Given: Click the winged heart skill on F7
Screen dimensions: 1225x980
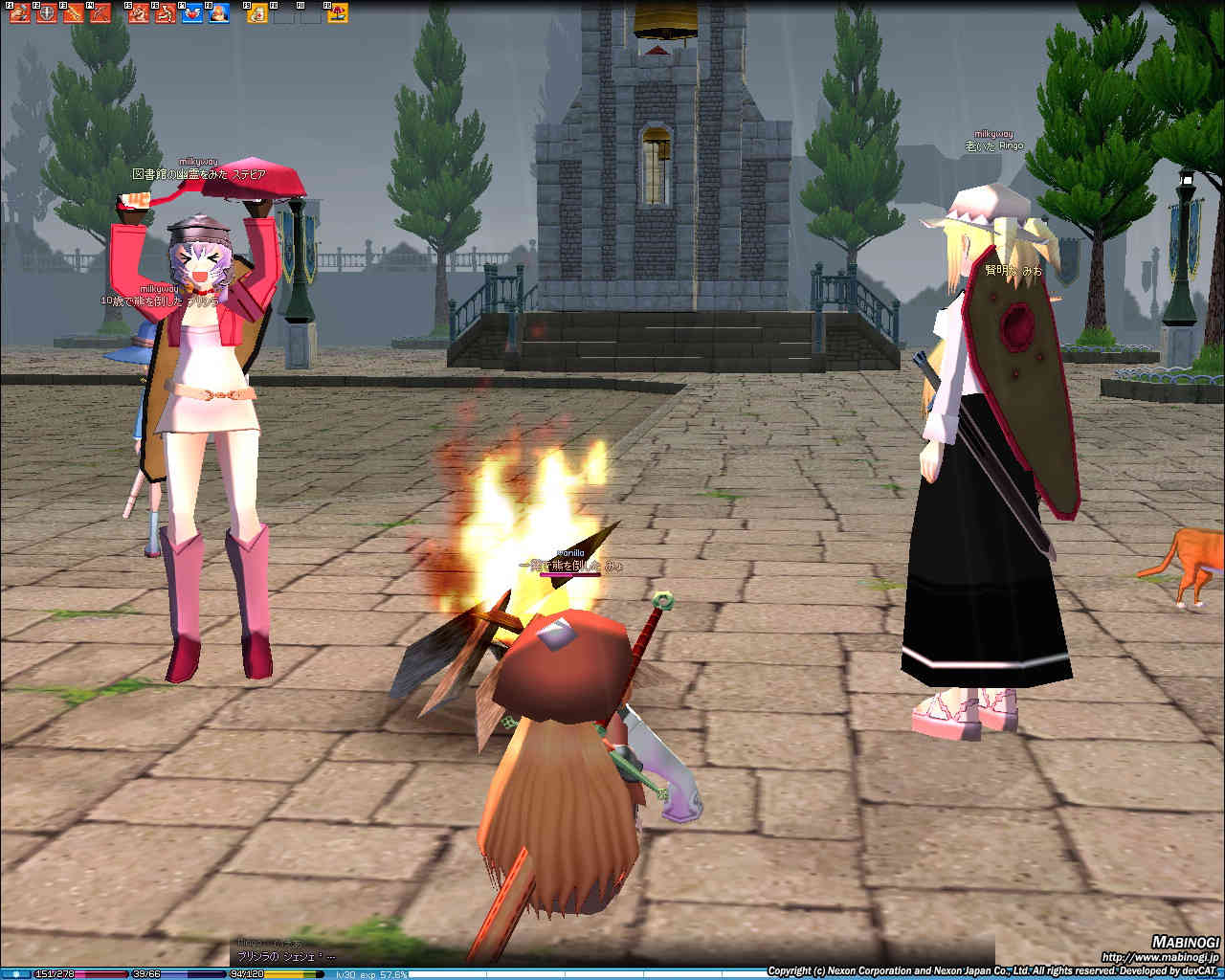Looking at the screenshot, I should [x=192, y=13].
